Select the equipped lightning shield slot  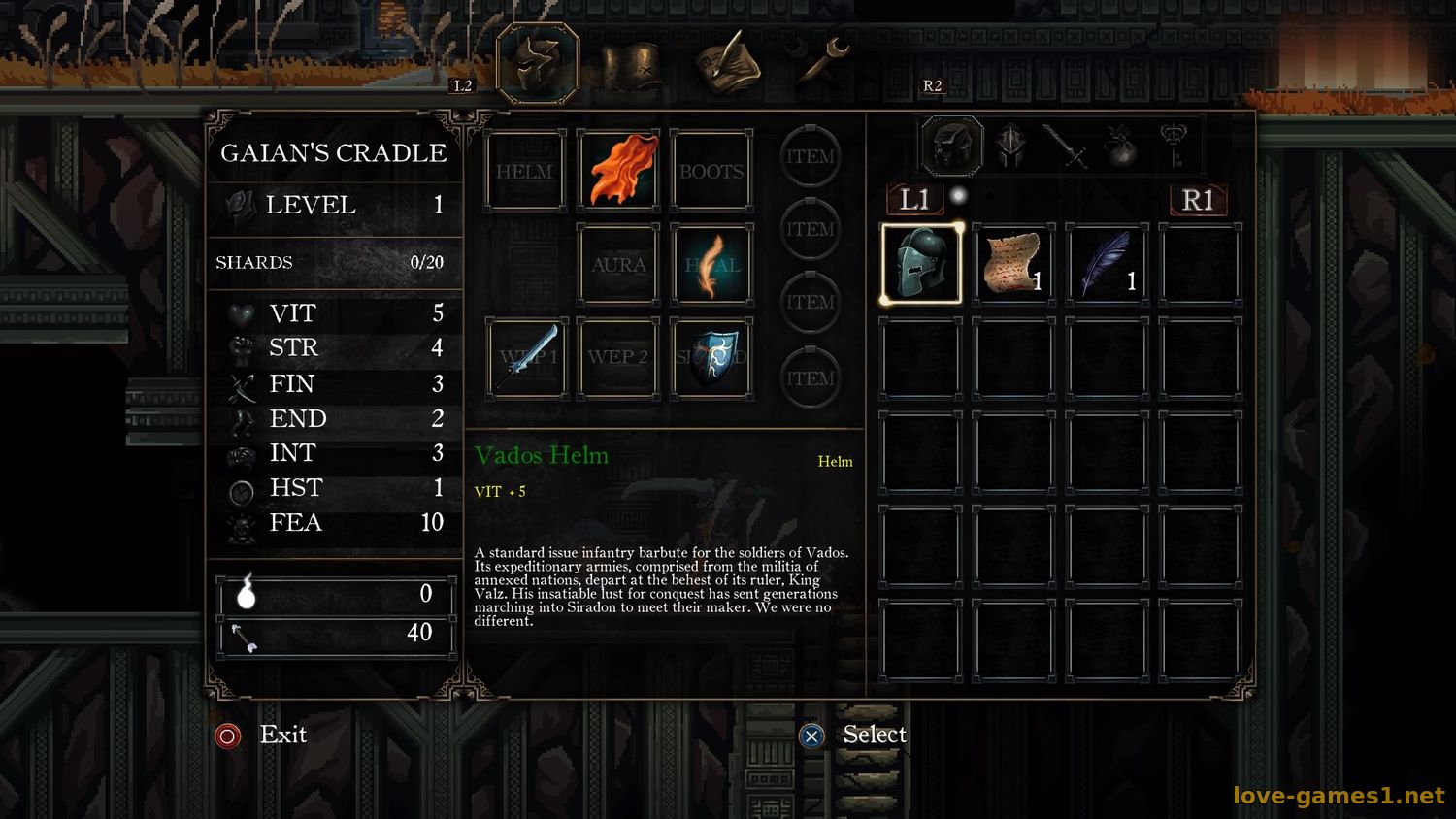pyautogui.click(x=711, y=358)
